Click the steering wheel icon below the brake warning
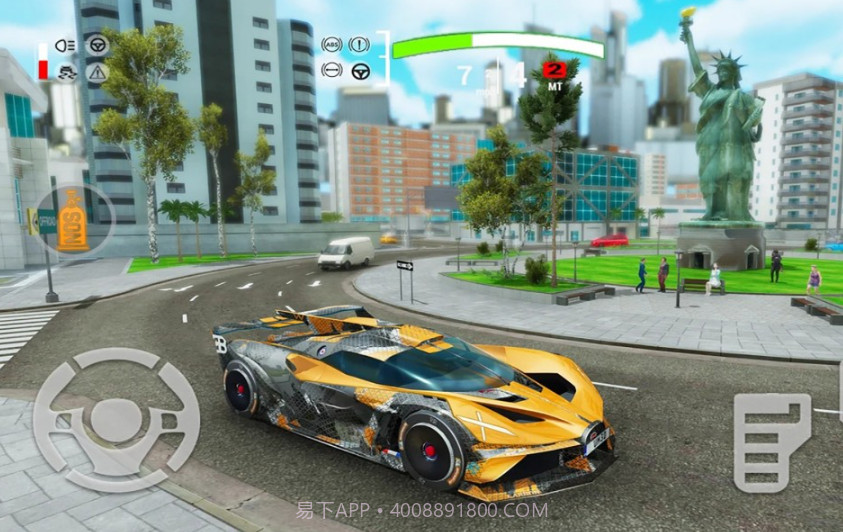 [360, 71]
